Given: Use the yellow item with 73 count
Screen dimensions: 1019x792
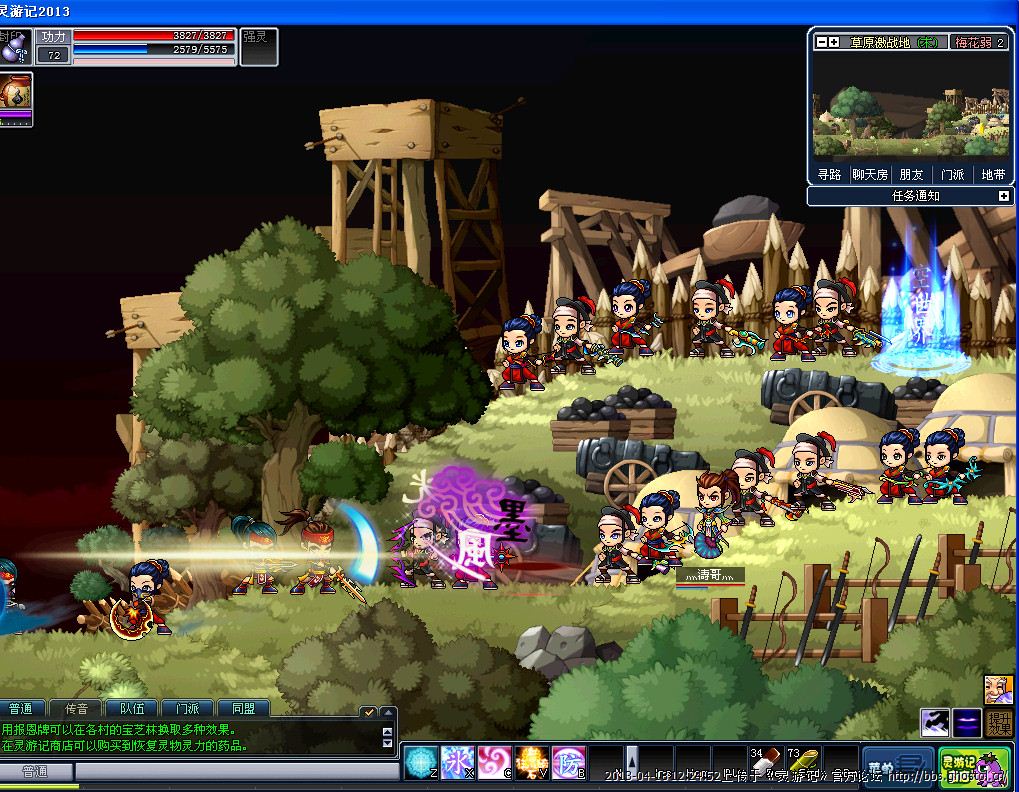Looking at the screenshot, I should pos(803,762).
